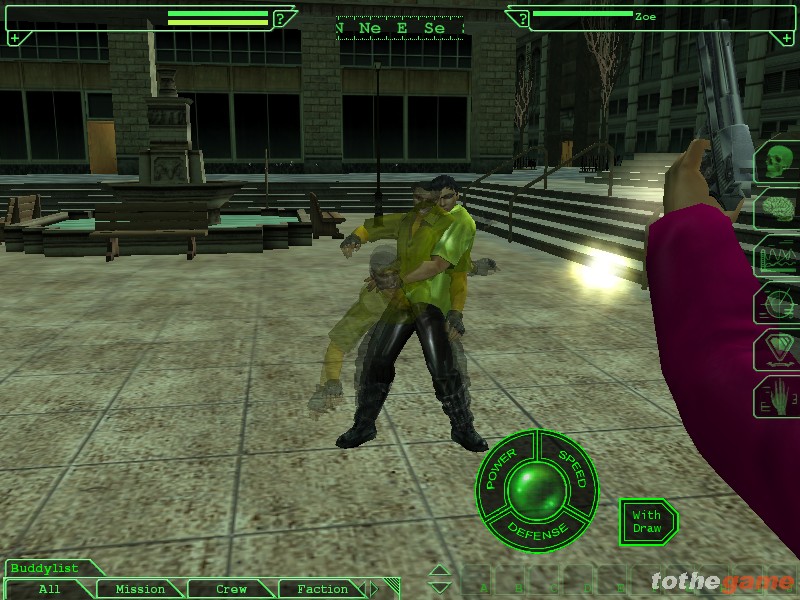Screen dimensions: 800x600
Task: Expand the top-right corner plus button
Action: point(785,38)
